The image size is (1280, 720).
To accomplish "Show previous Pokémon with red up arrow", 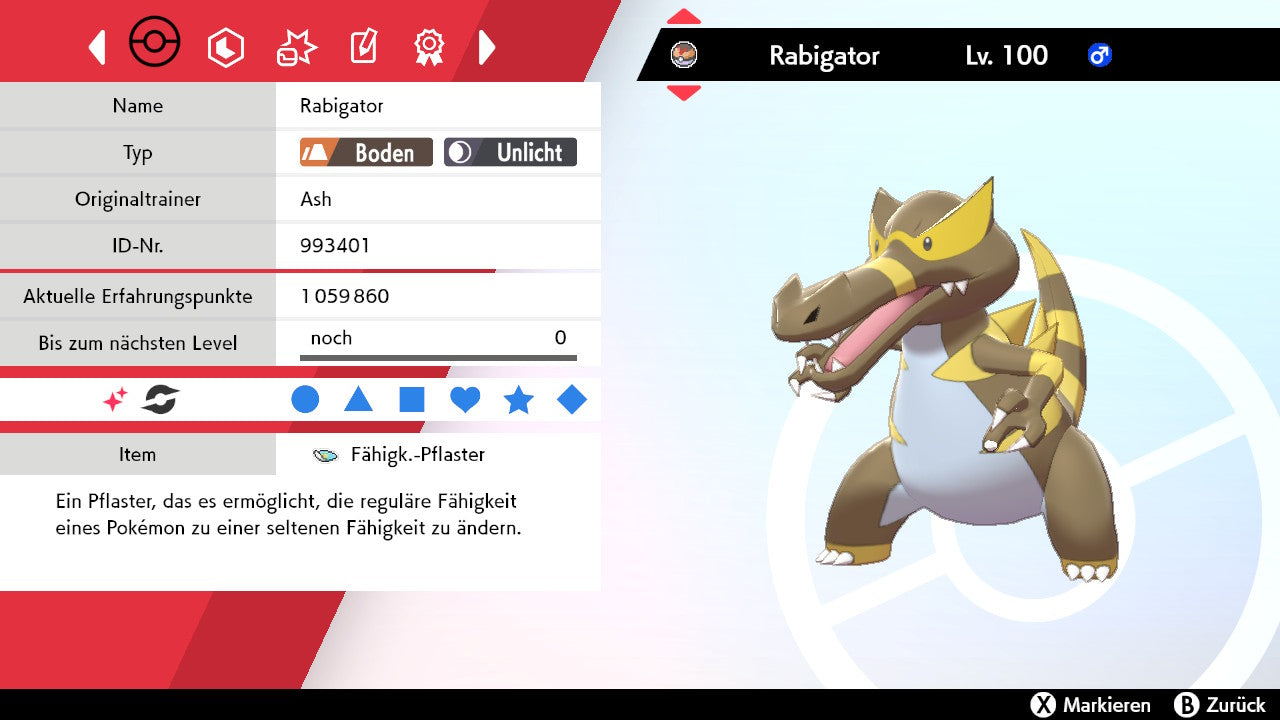I will 684,17.
